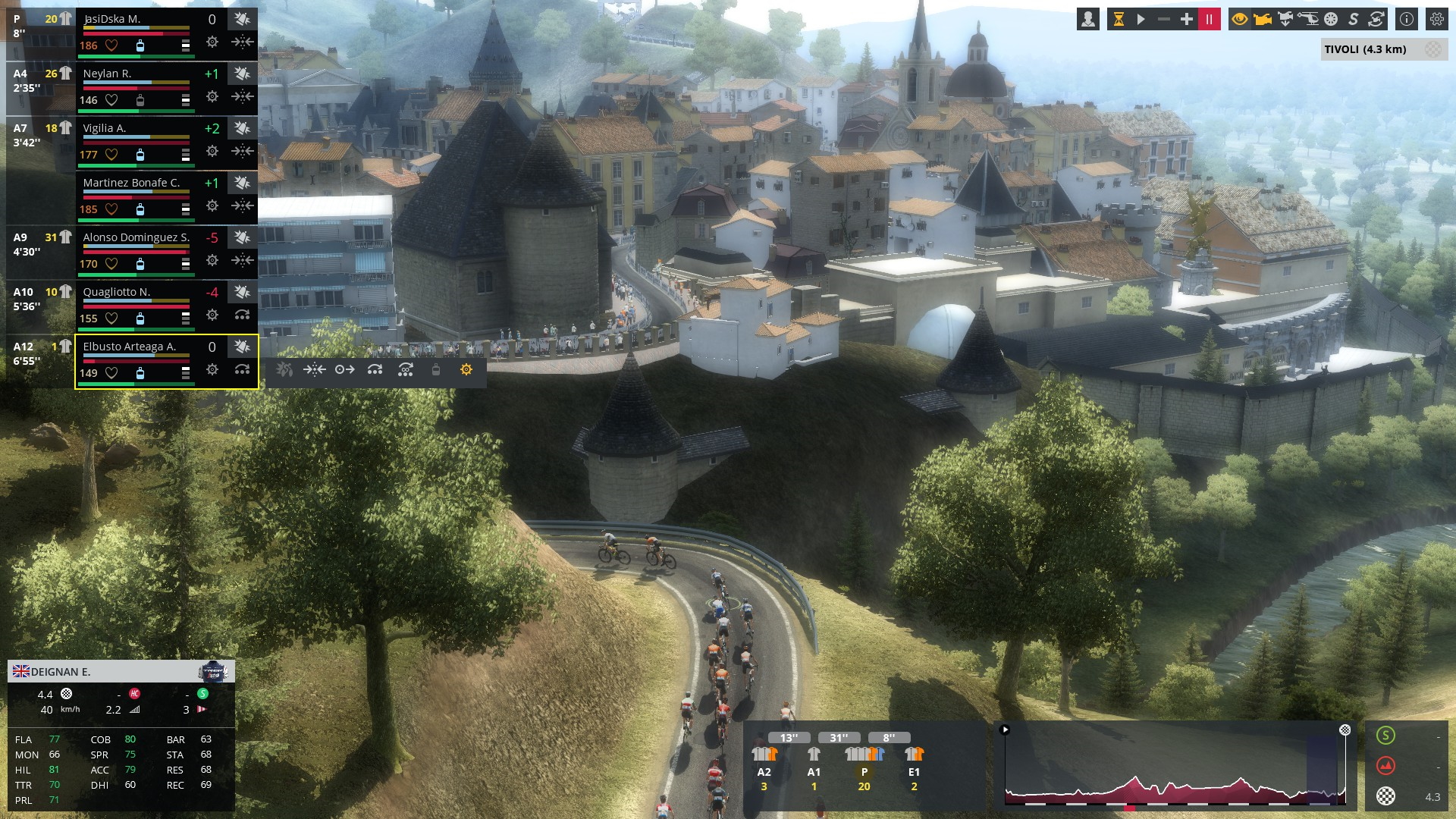Toggle the eye view option
The width and height of the screenshot is (1456, 819).
[1240, 20]
